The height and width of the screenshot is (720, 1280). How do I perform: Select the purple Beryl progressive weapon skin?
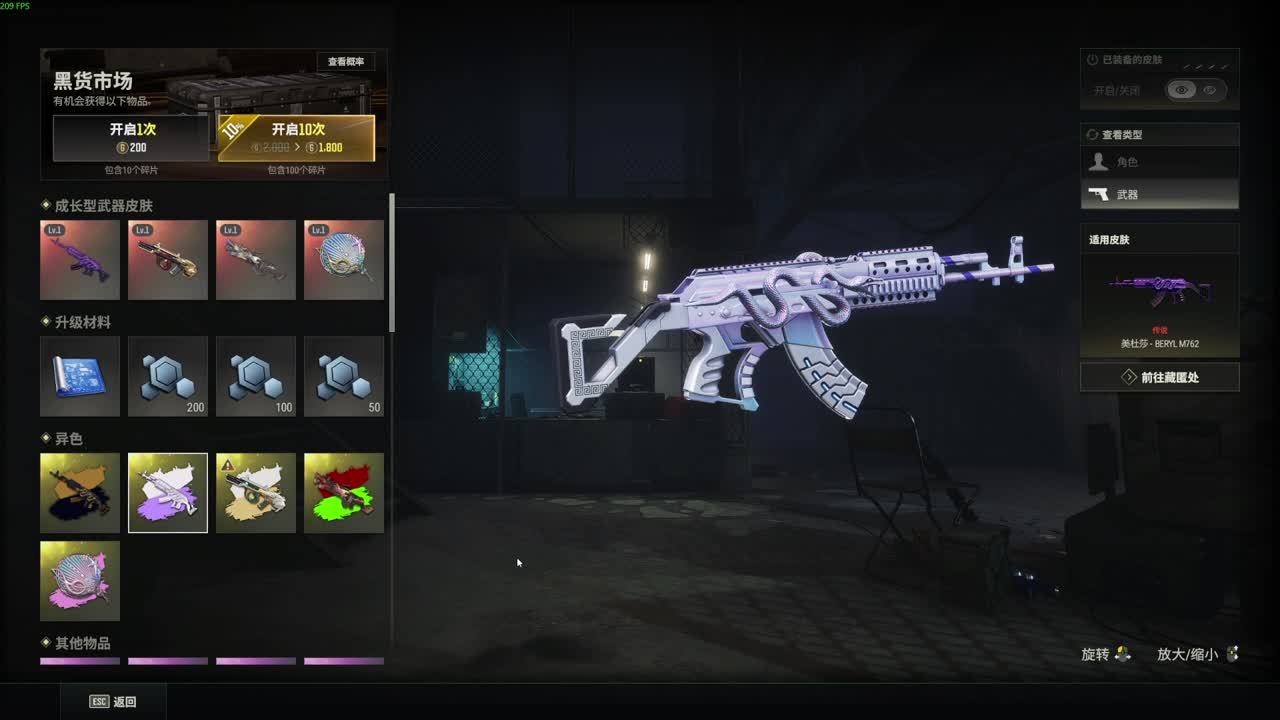[80, 260]
